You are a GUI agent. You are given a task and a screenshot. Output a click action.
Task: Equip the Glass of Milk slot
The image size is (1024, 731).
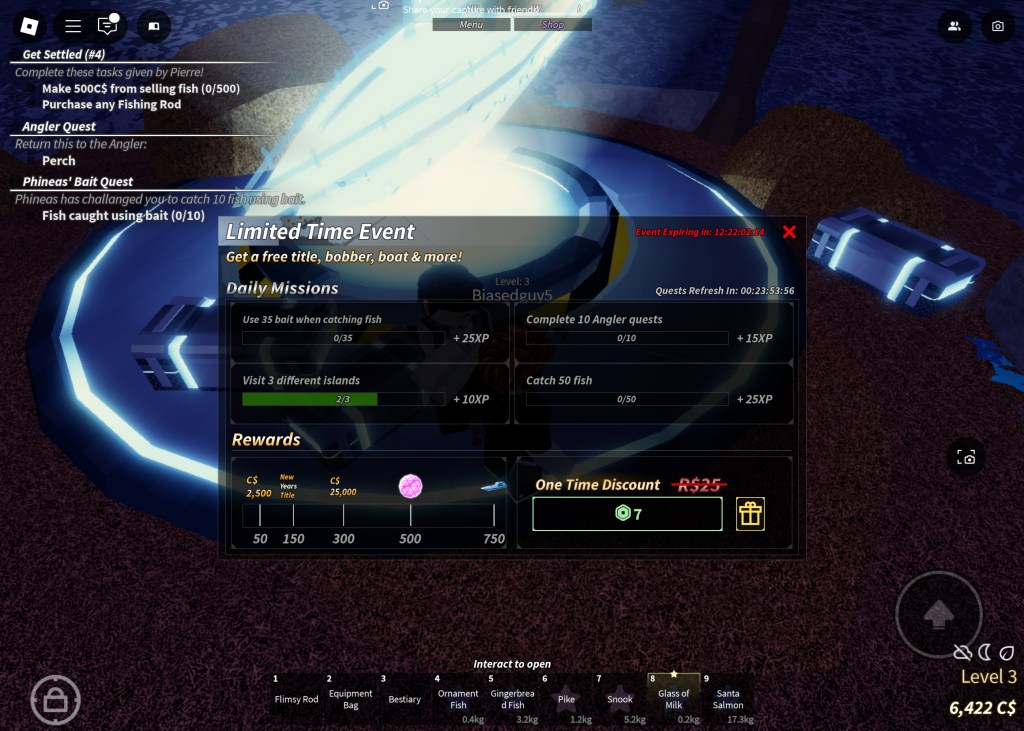point(674,698)
